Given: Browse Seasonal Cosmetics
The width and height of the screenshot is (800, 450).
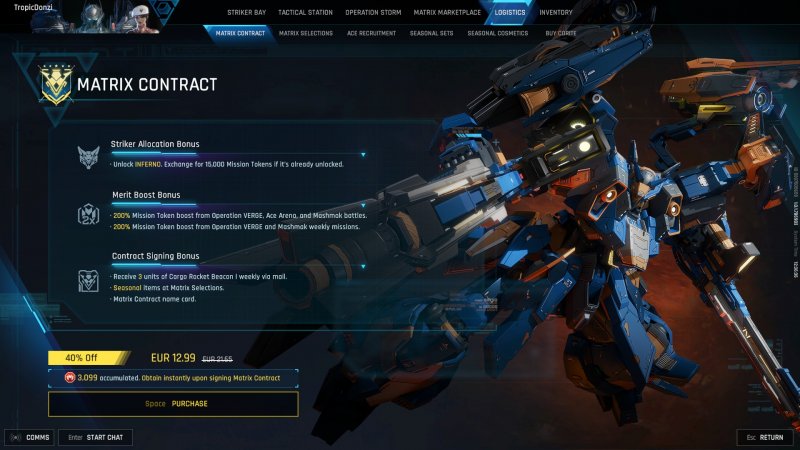Looking at the screenshot, I should (x=497, y=33).
